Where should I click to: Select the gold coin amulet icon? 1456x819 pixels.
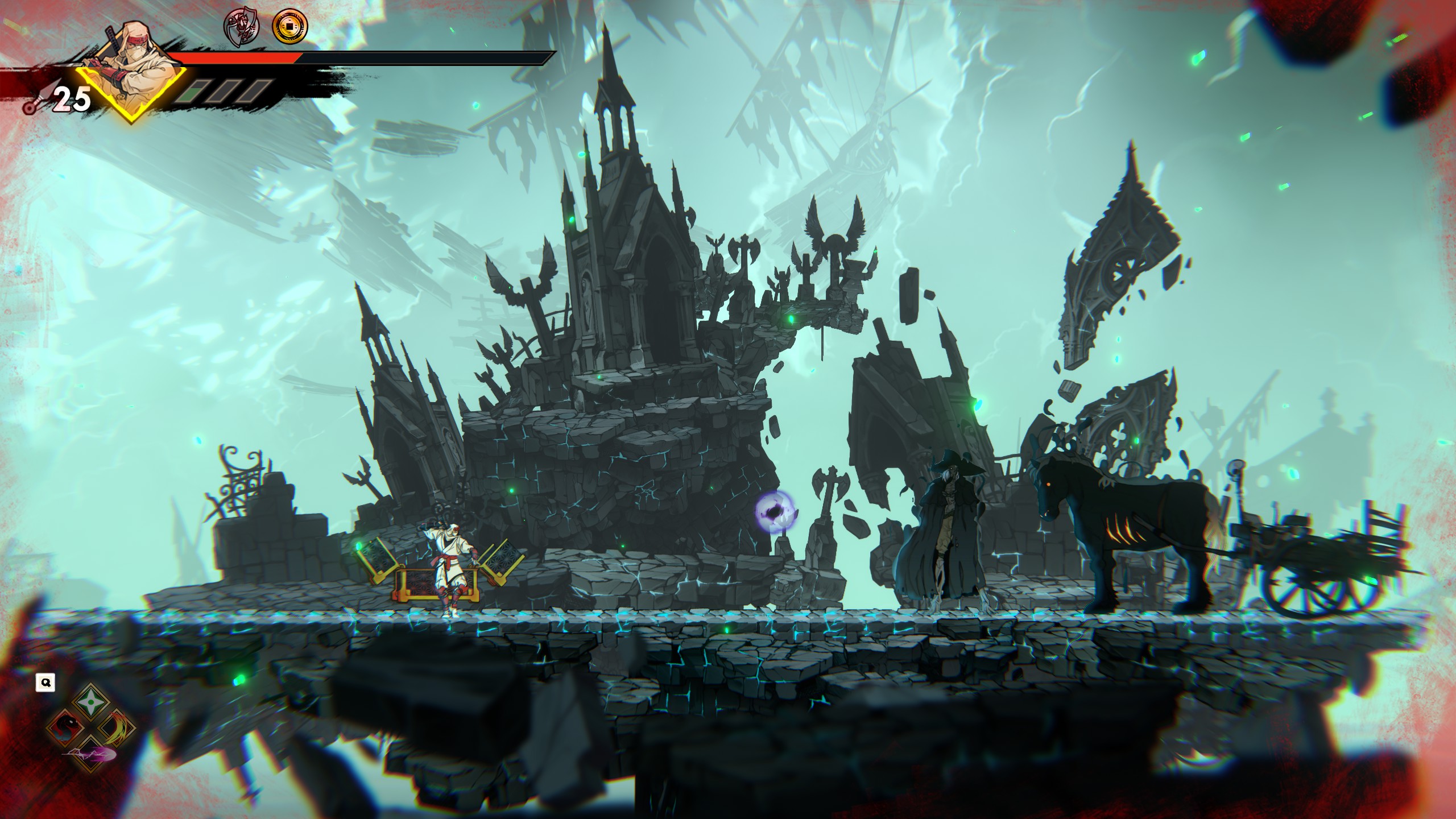(289, 26)
